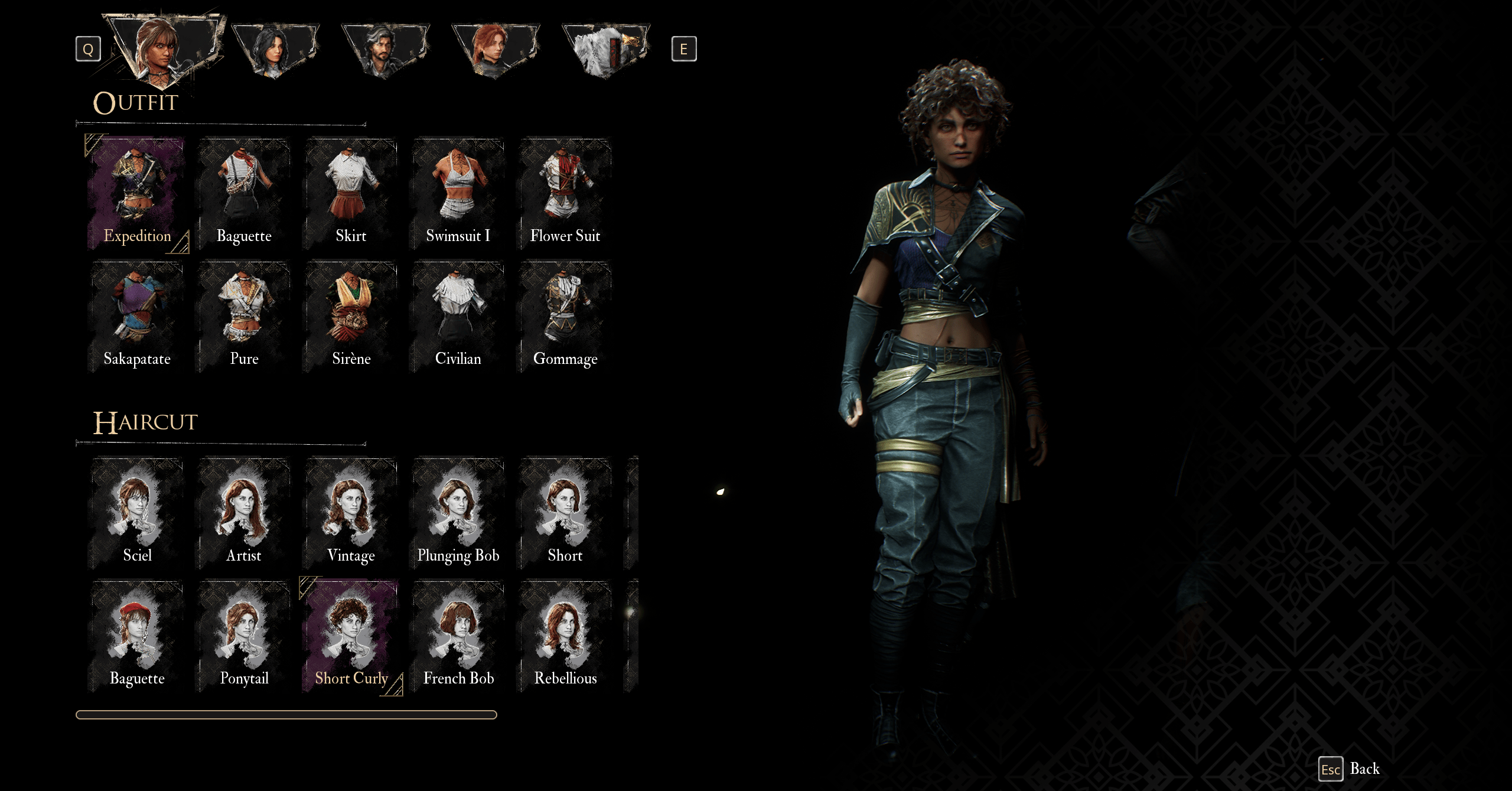The height and width of the screenshot is (791, 1512).
Task: Equip the Swimsuit I outfit
Action: [x=458, y=193]
